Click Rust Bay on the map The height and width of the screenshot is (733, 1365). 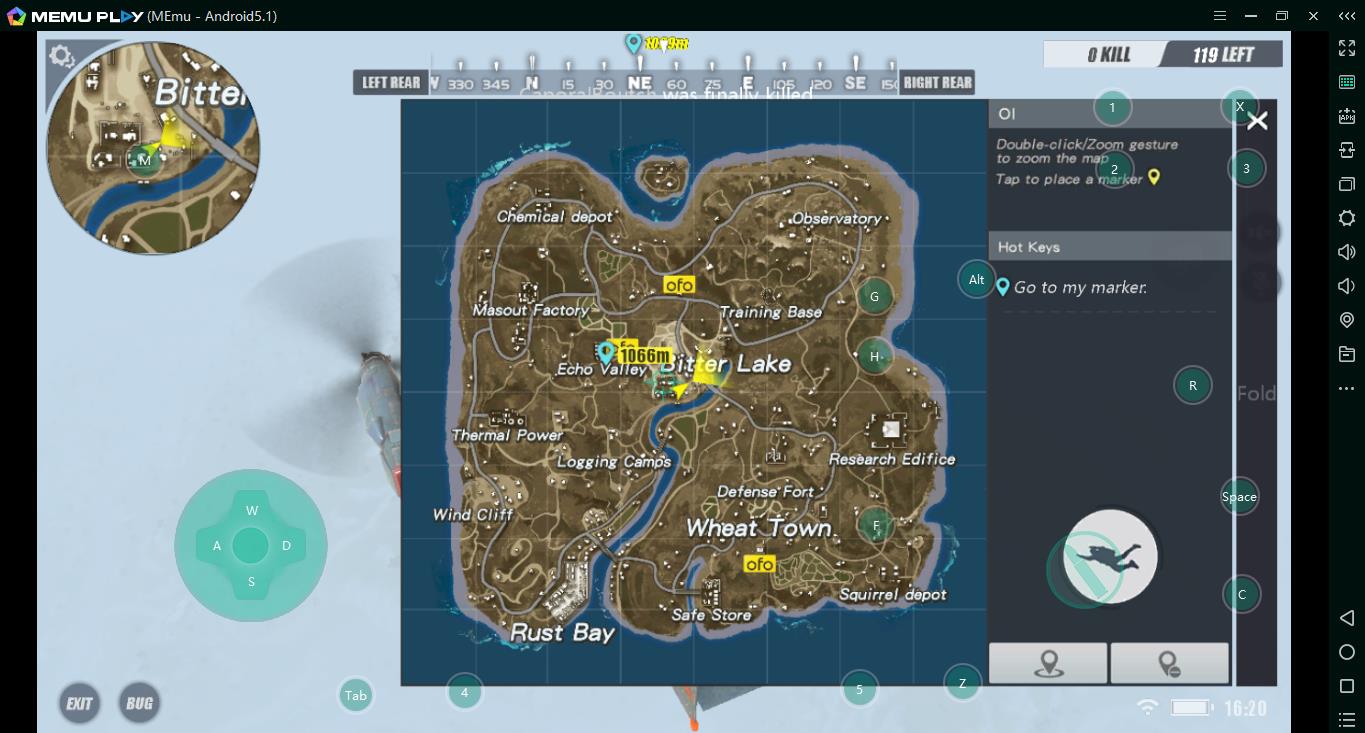[x=562, y=632]
